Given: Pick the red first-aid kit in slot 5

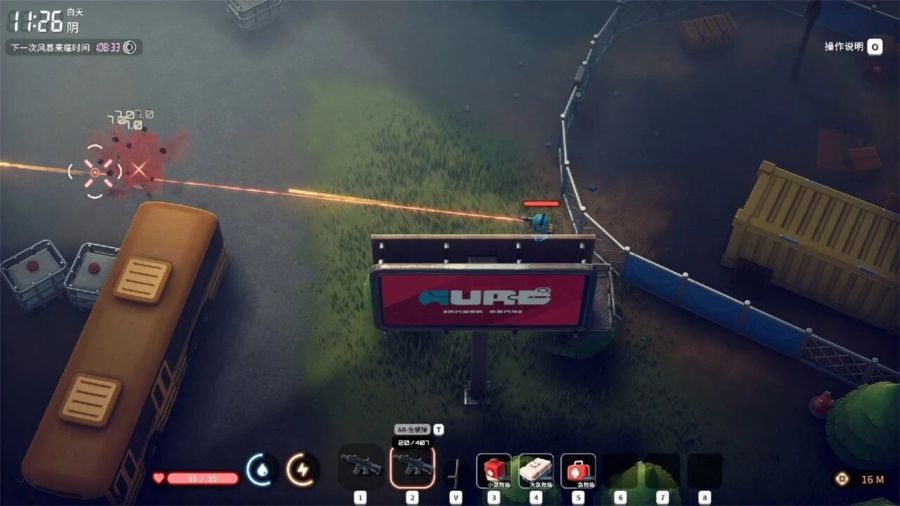Looking at the screenshot, I should (x=578, y=469).
